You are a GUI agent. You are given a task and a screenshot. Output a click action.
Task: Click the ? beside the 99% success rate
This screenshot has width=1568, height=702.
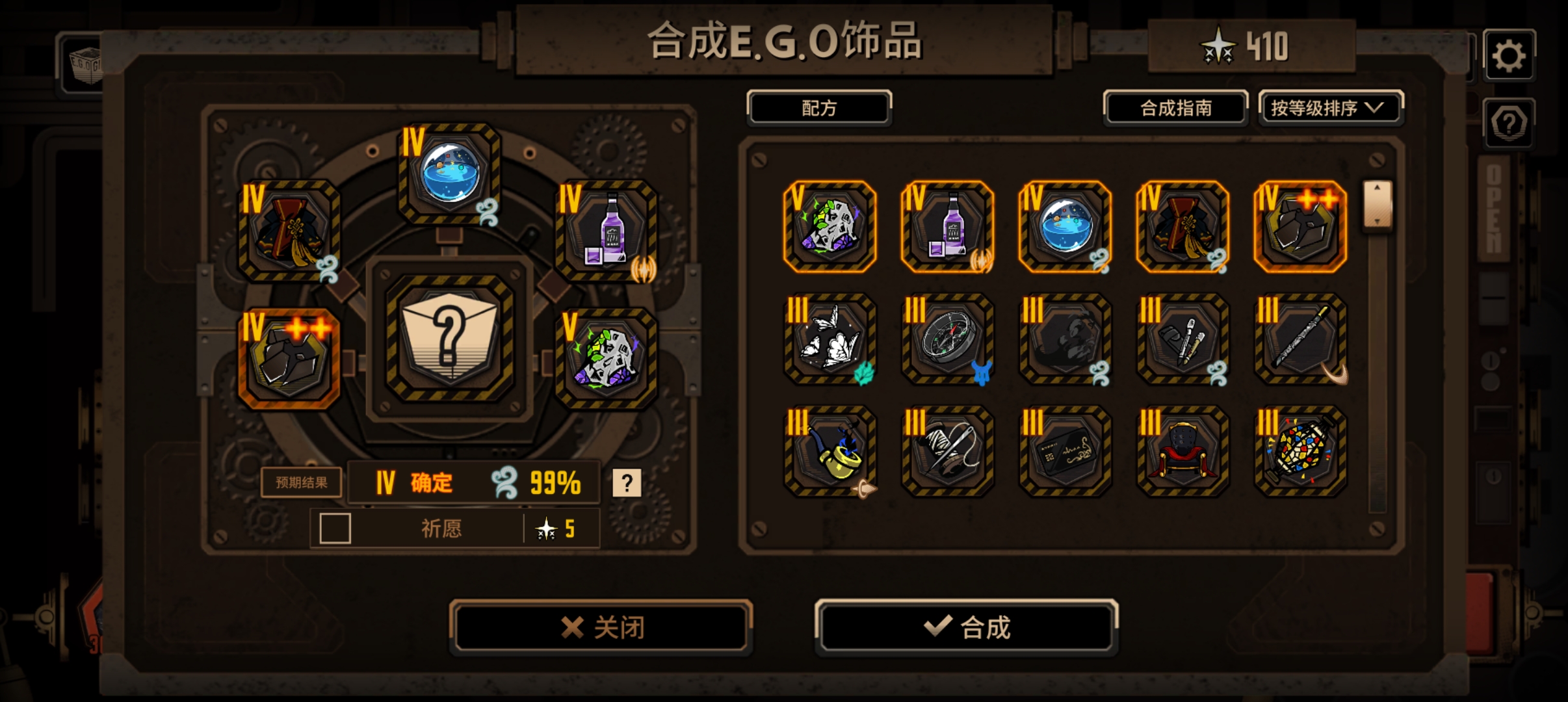(626, 482)
